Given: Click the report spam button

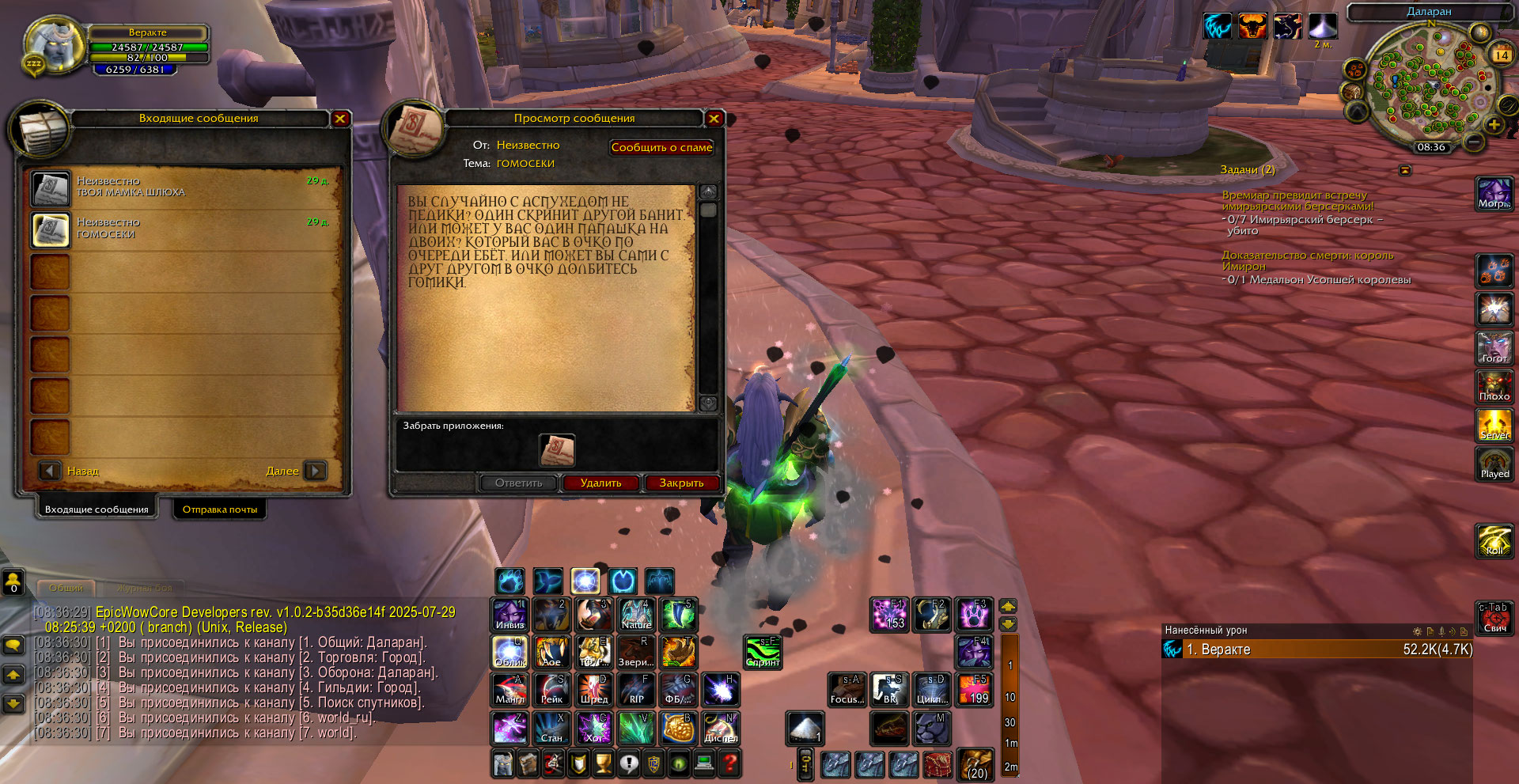Looking at the screenshot, I should tap(661, 147).
